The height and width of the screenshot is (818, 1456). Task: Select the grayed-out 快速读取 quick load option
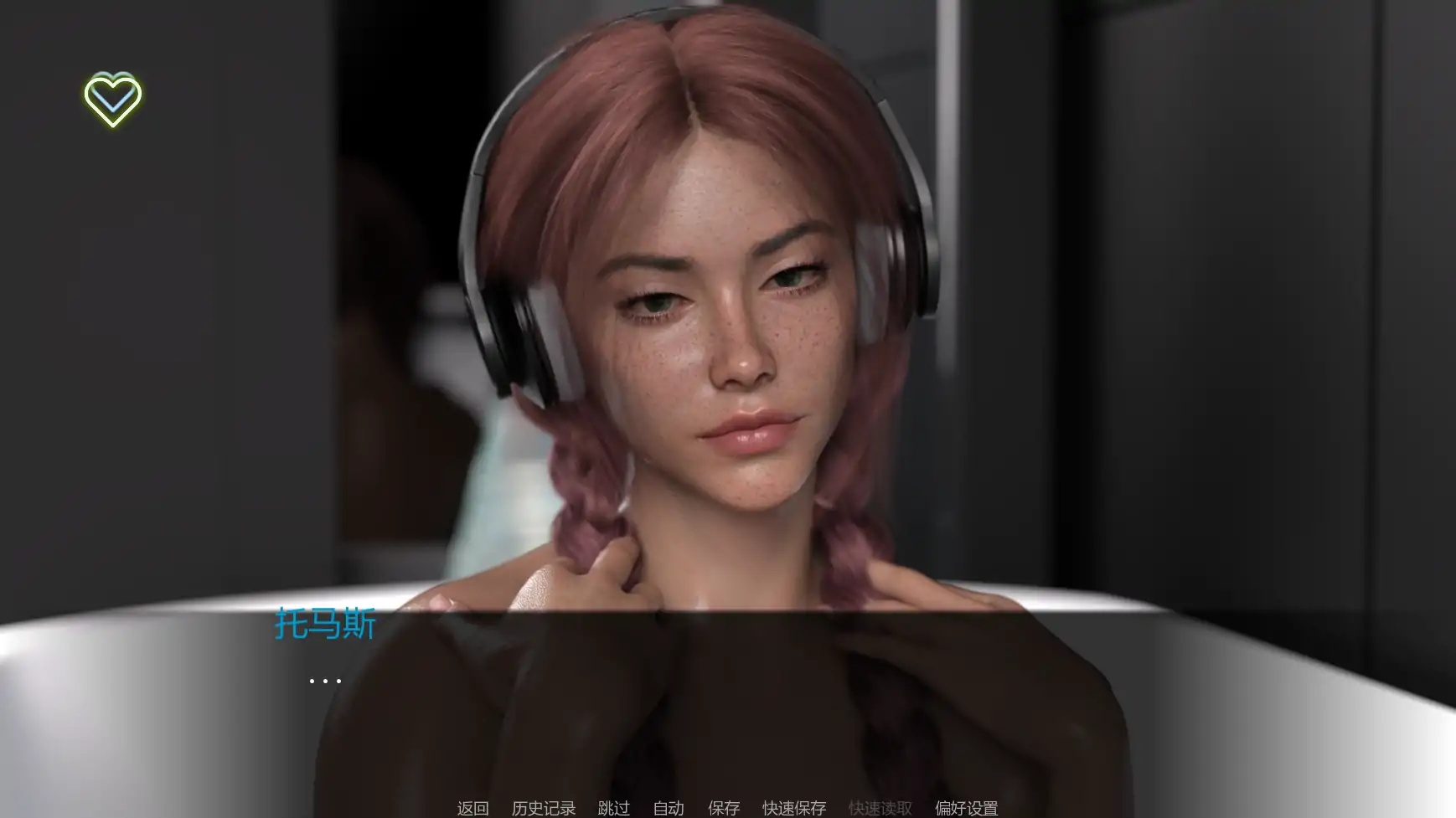880,809
